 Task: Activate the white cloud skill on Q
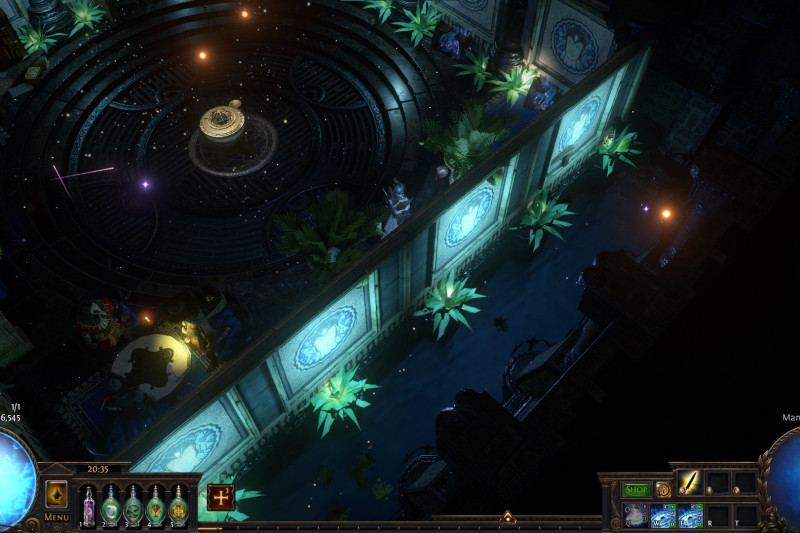pos(636,514)
